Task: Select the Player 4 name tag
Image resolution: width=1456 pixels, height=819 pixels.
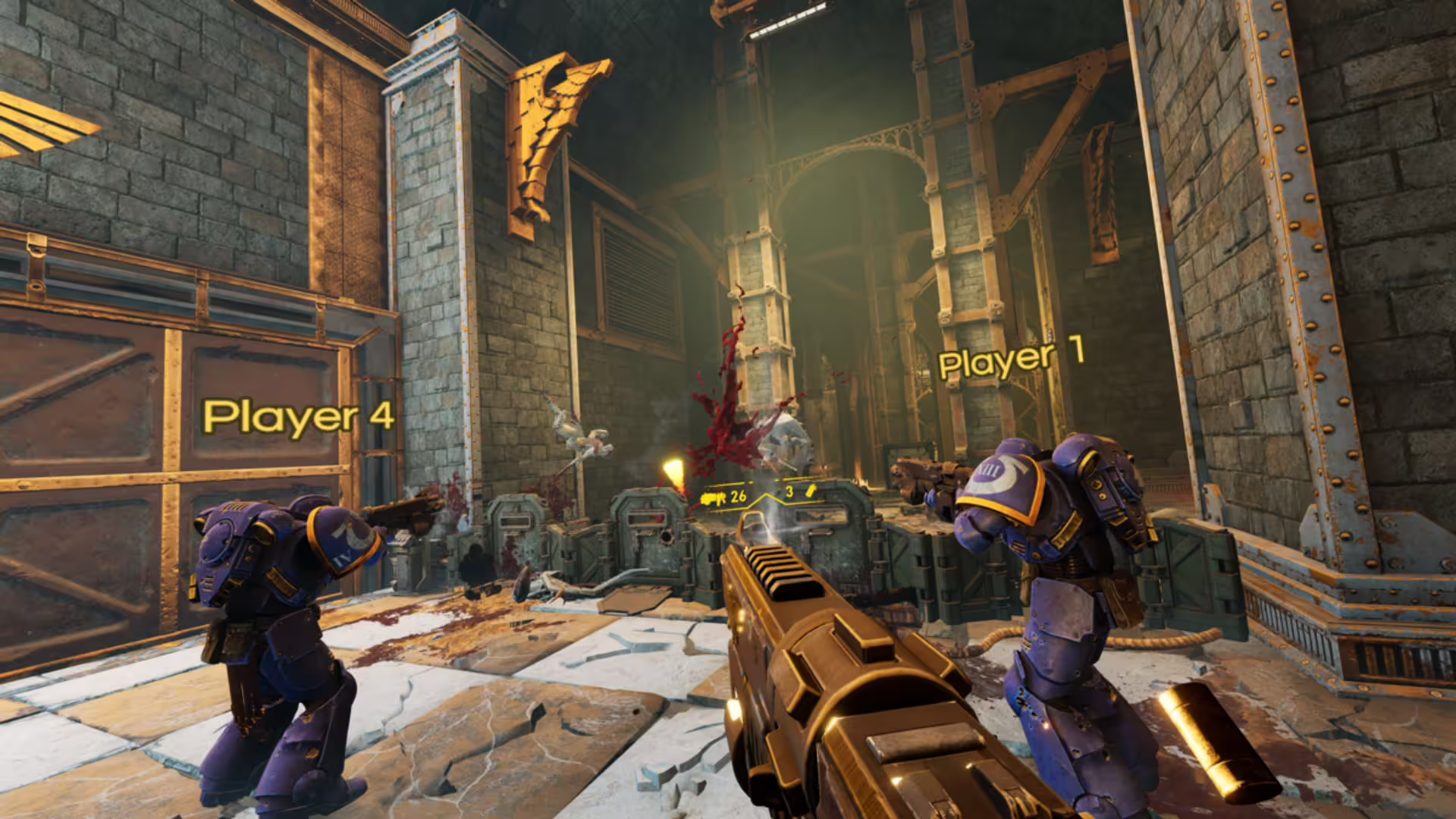Action: pyautogui.click(x=299, y=417)
